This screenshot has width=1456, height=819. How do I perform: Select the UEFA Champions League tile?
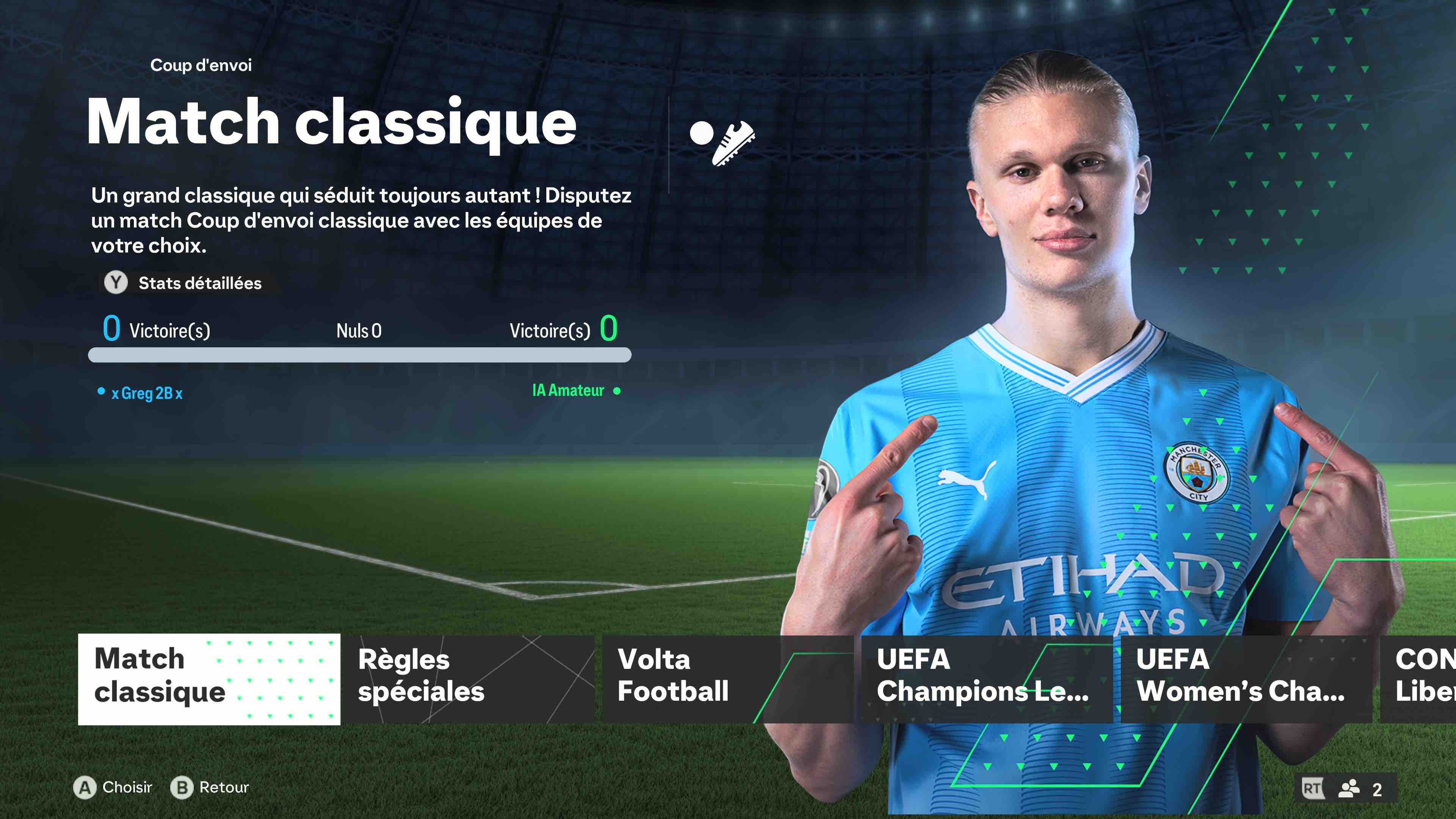click(986, 679)
